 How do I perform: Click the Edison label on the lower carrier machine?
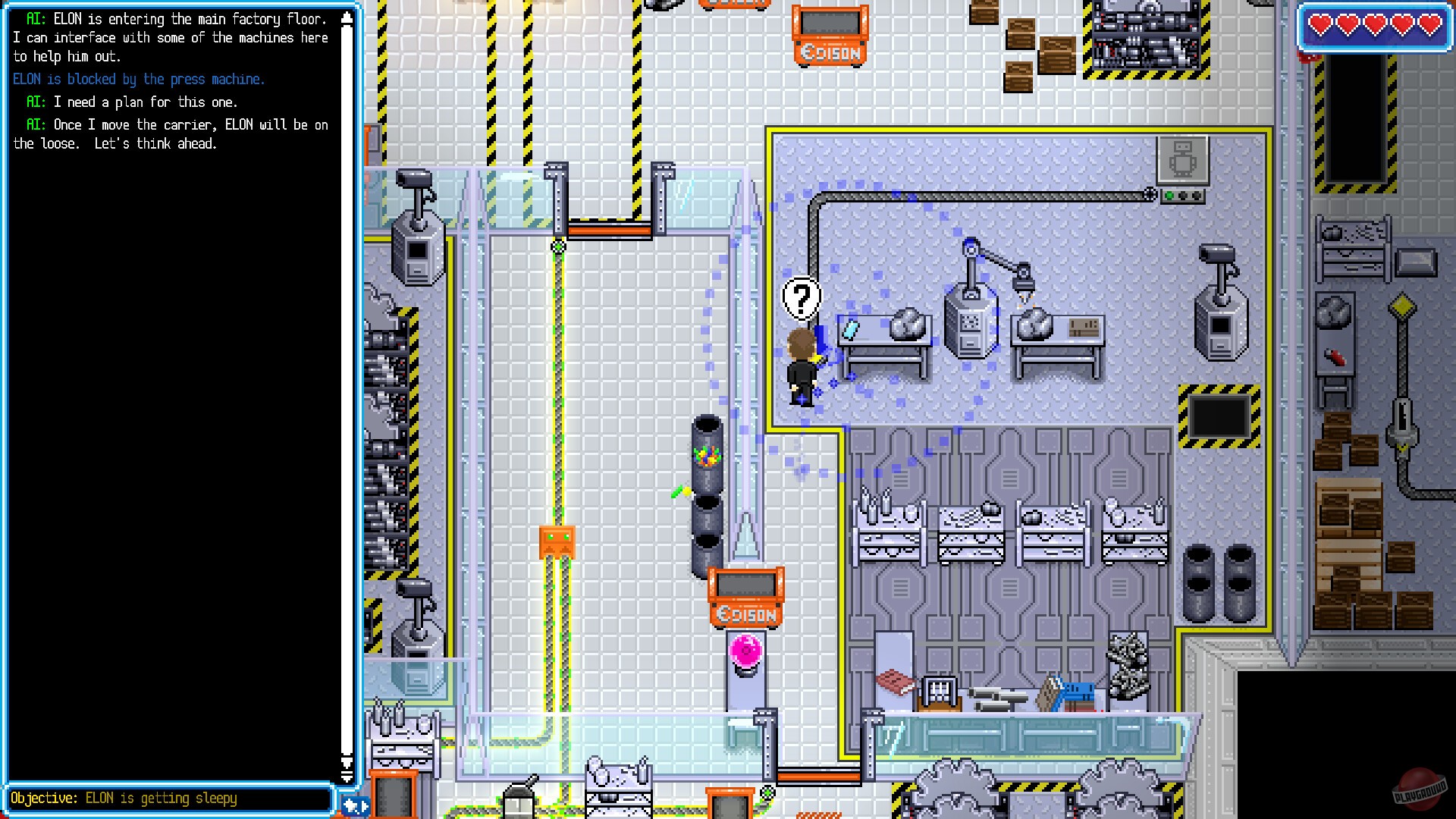pyautogui.click(x=746, y=614)
